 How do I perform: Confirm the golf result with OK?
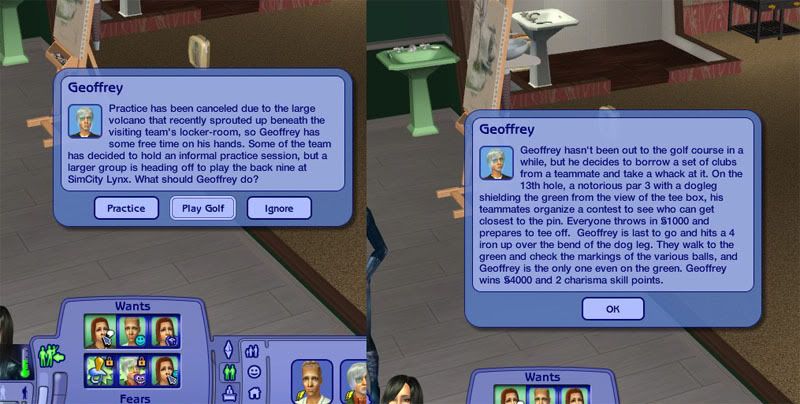coord(611,309)
